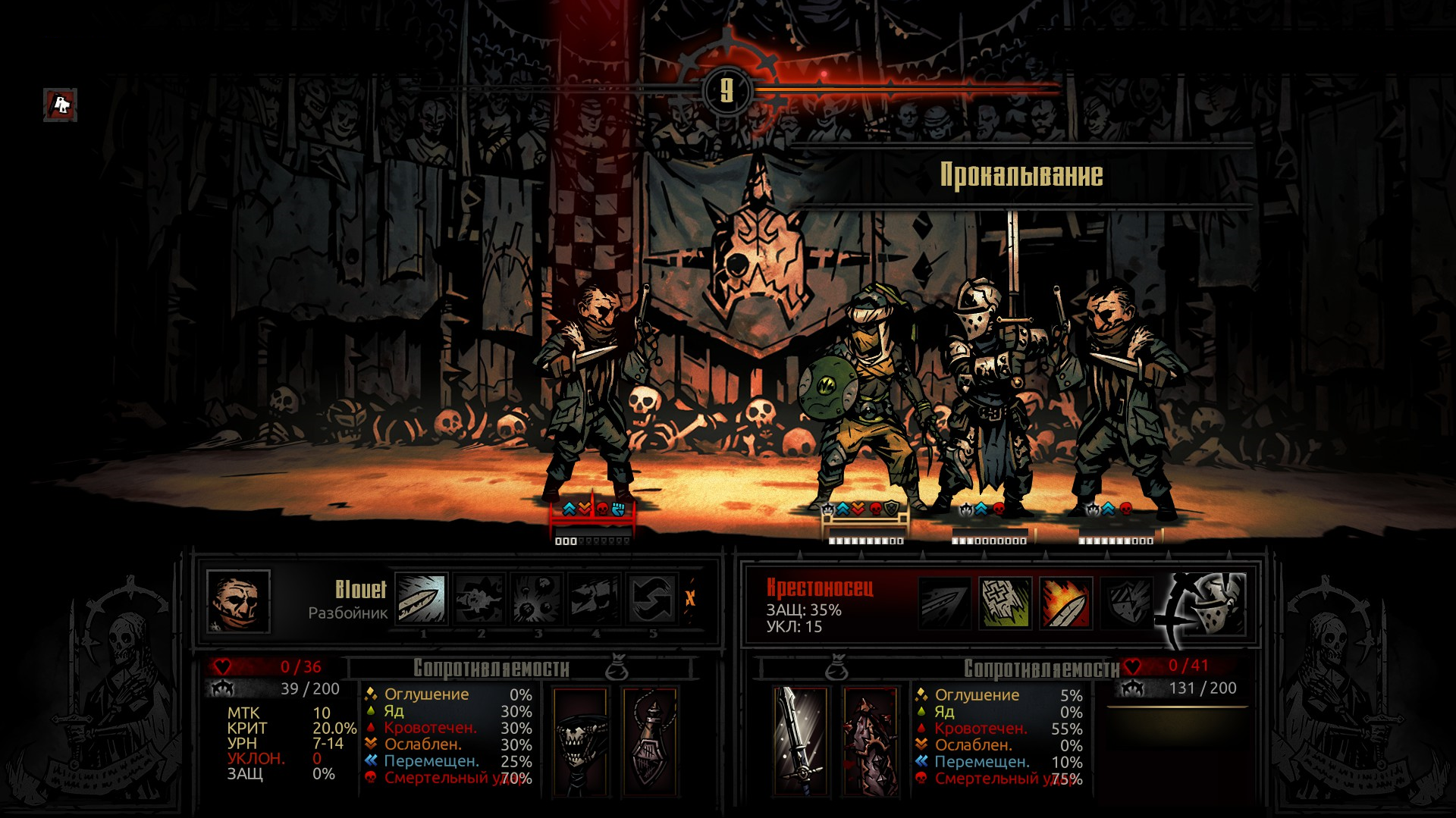The height and width of the screenshot is (818, 1456).
Task: Open the loot bag beside Blouet's resistances
Action: pos(617,668)
